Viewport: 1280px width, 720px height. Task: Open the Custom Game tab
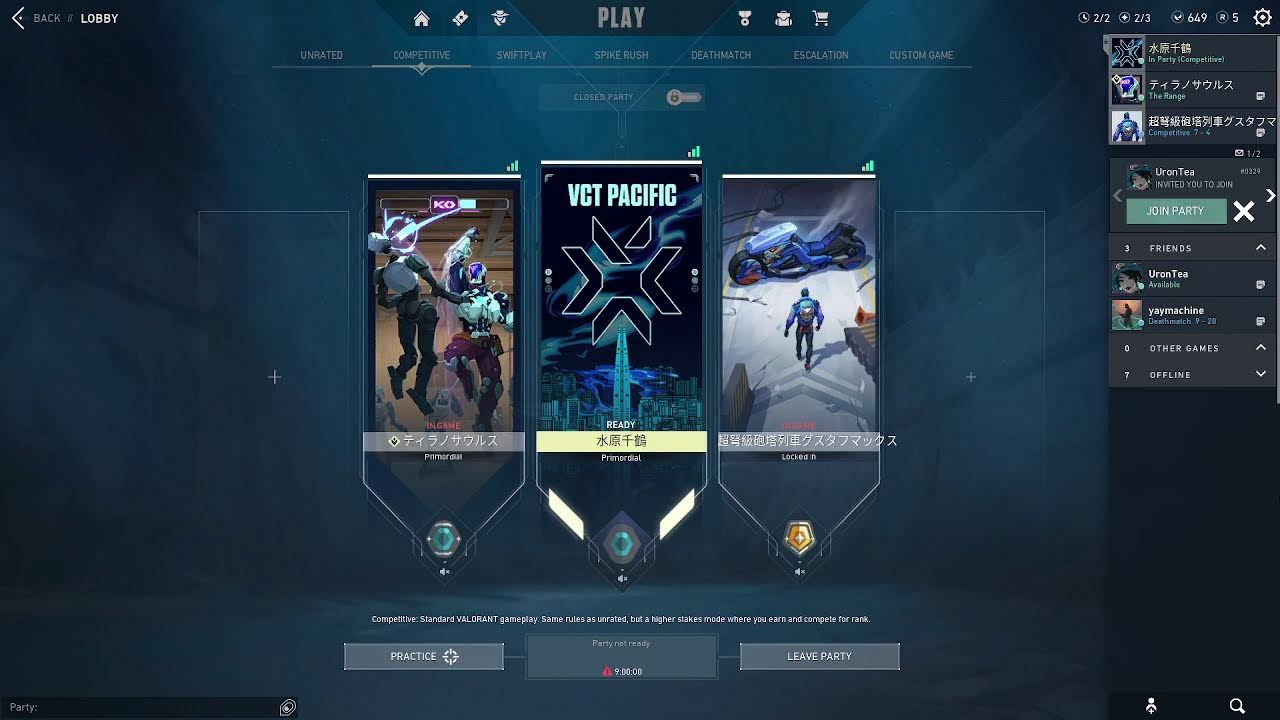[921, 55]
